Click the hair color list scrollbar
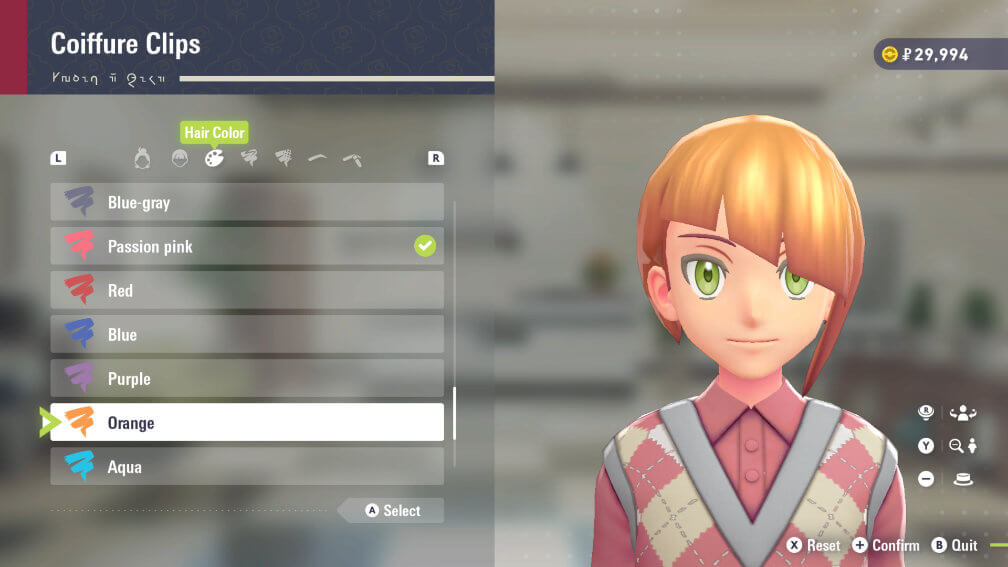Viewport: 1008px width, 567px height. [455, 413]
